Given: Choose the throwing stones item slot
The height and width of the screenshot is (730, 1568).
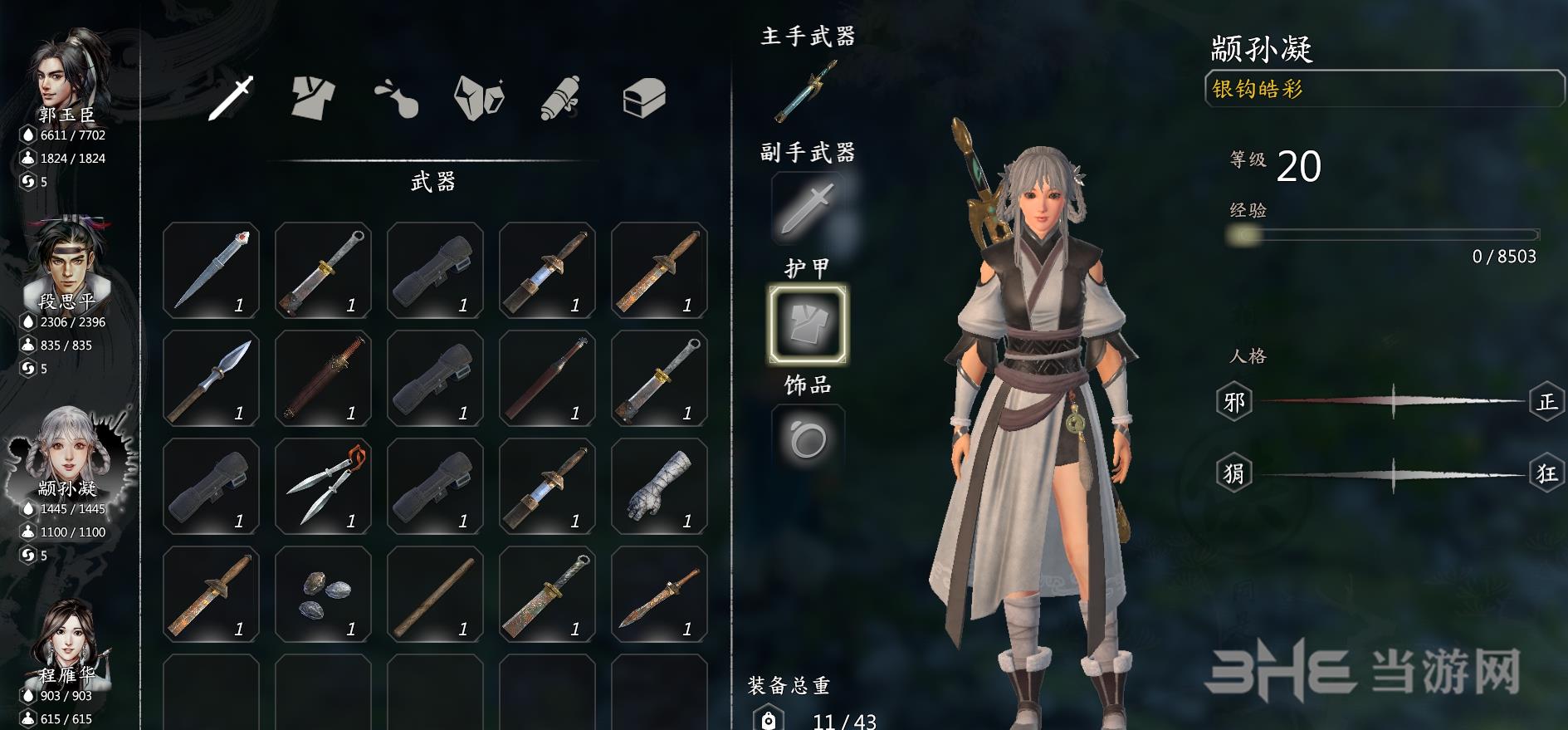Looking at the screenshot, I should [x=323, y=594].
